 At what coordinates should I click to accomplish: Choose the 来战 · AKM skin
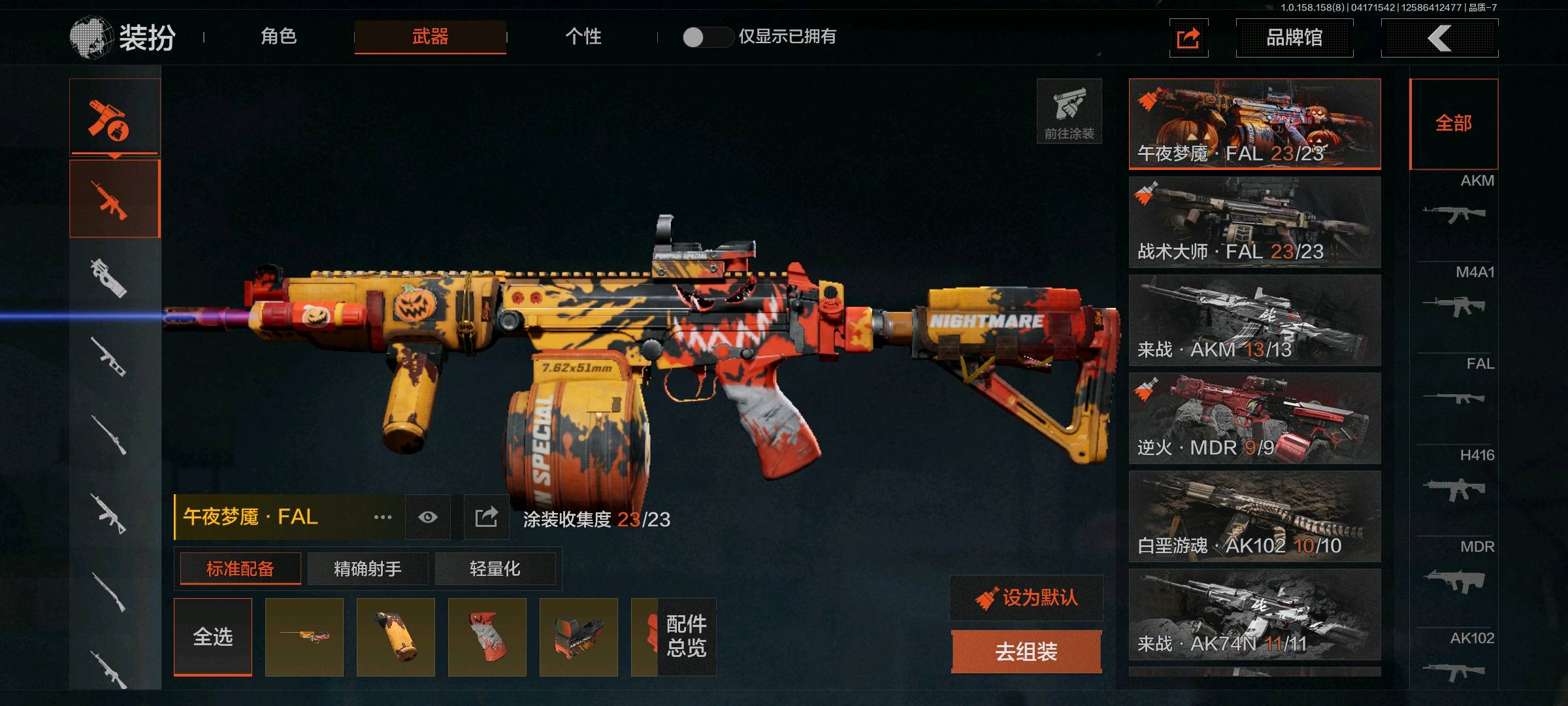(x=1254, y=320)
